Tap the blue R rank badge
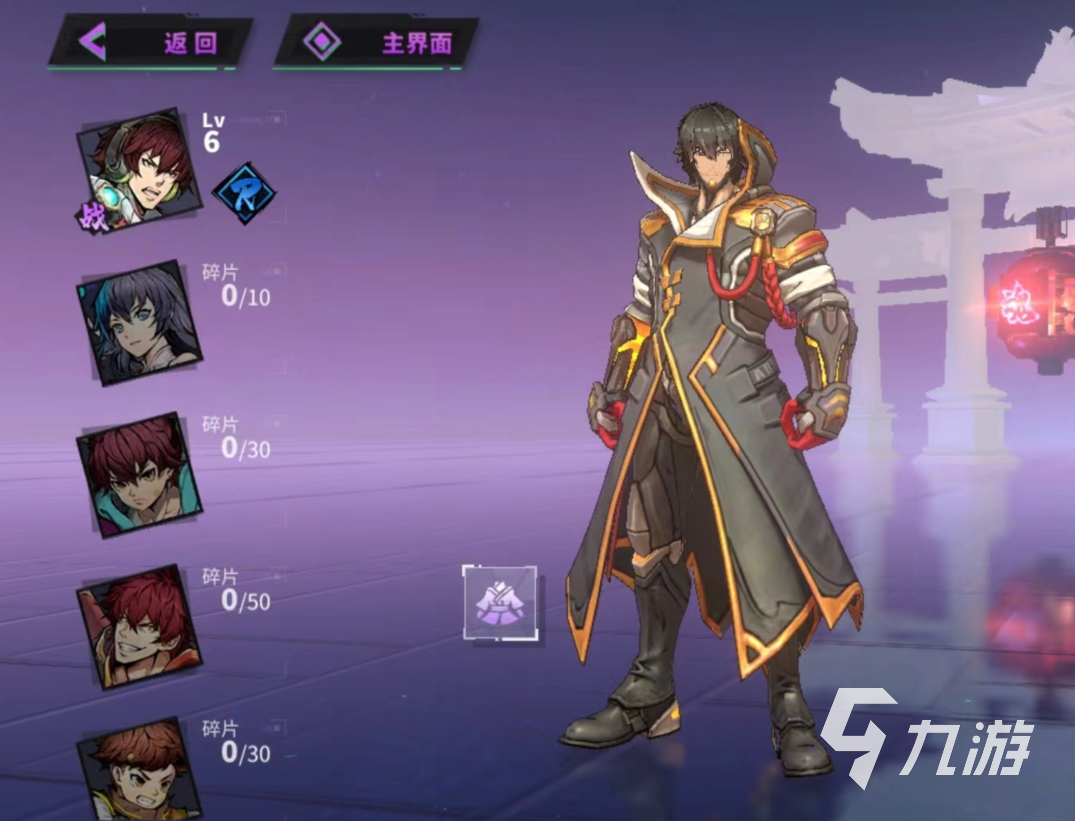Screen dimensions: 1075x821 pos(245,194)
